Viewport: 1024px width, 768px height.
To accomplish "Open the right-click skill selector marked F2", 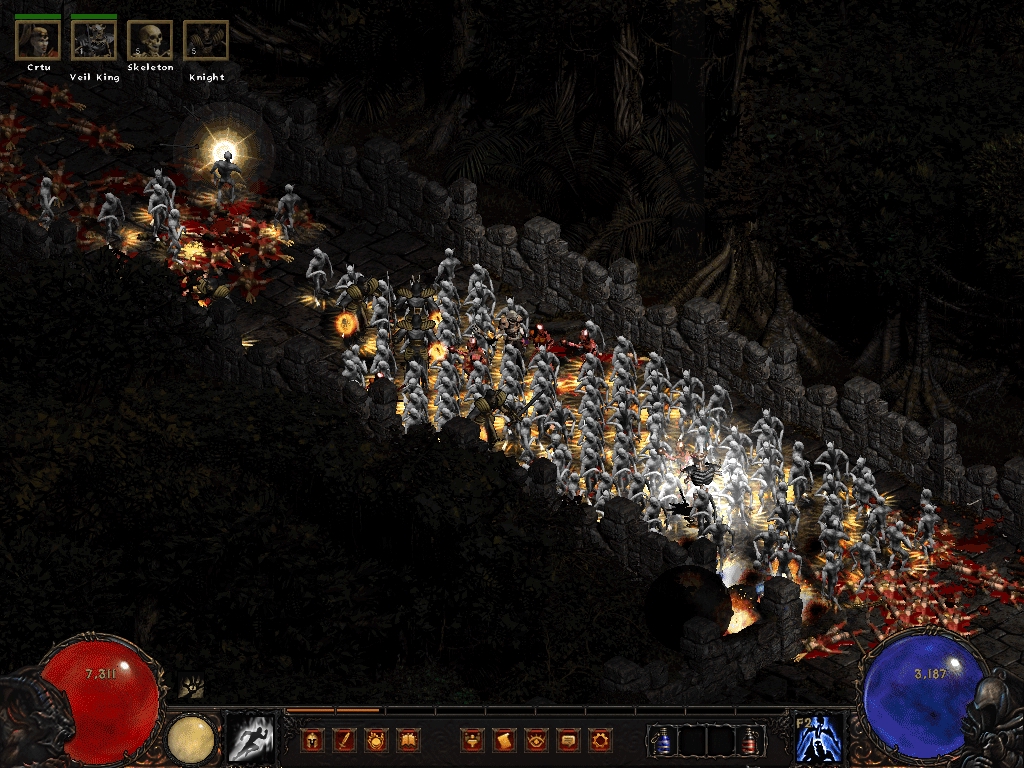I will tap(819, 738).
